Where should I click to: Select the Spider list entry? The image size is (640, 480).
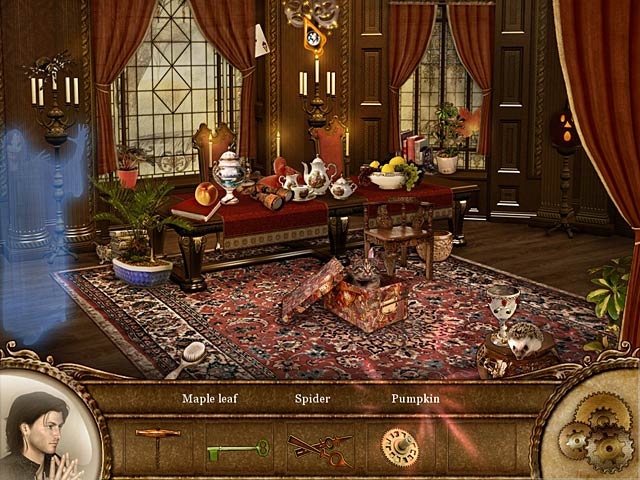coord(312,398)
